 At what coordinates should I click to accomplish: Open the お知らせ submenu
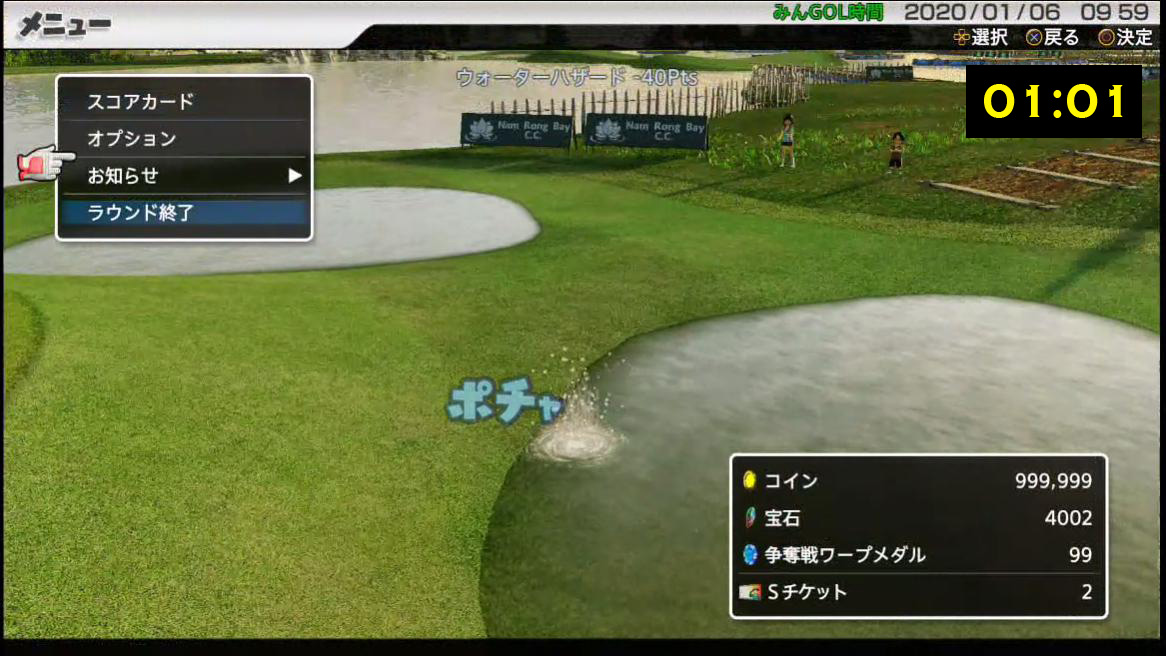(x=183, y=176)
